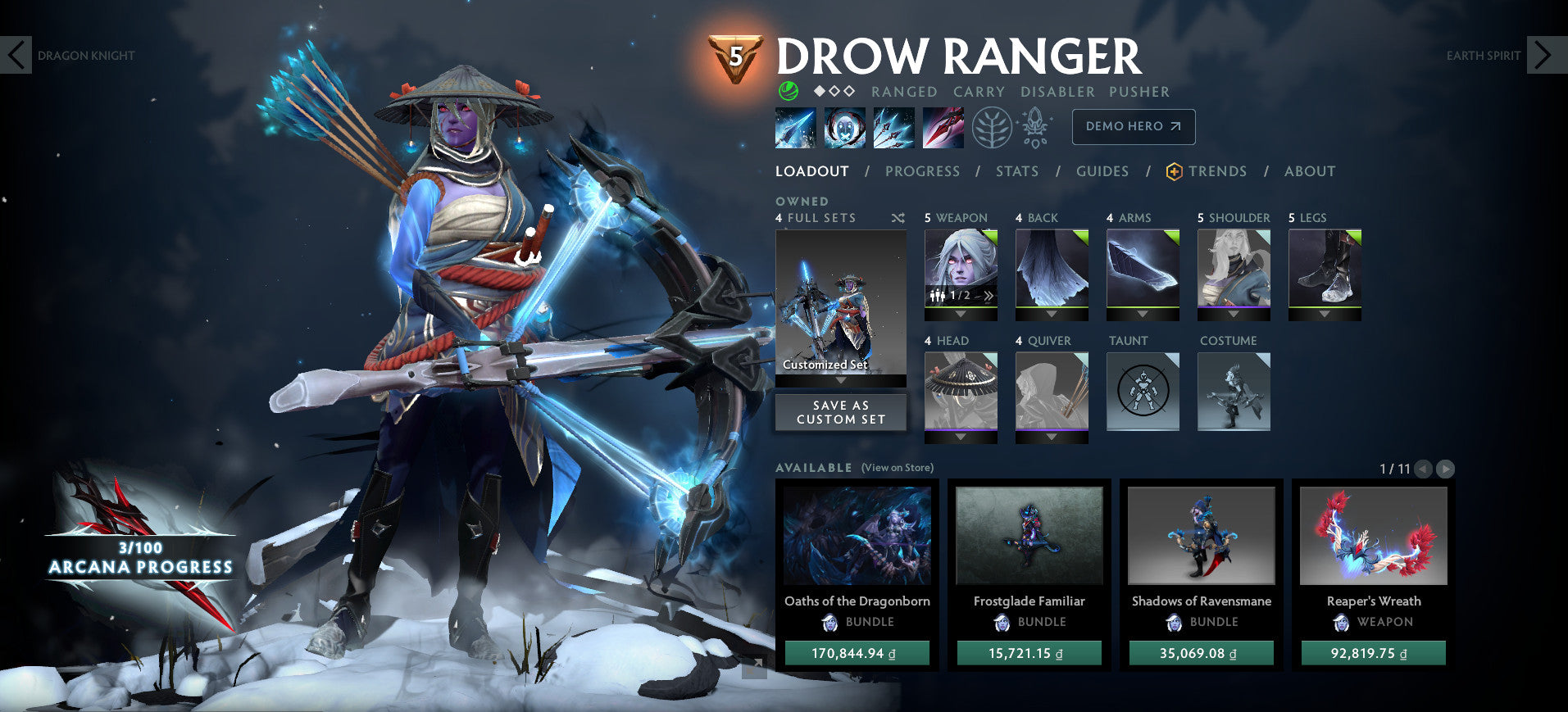Switch to the Progress tab
Image resolution: width=1568 pixels, height=712 pixels.
coord(922,171)
